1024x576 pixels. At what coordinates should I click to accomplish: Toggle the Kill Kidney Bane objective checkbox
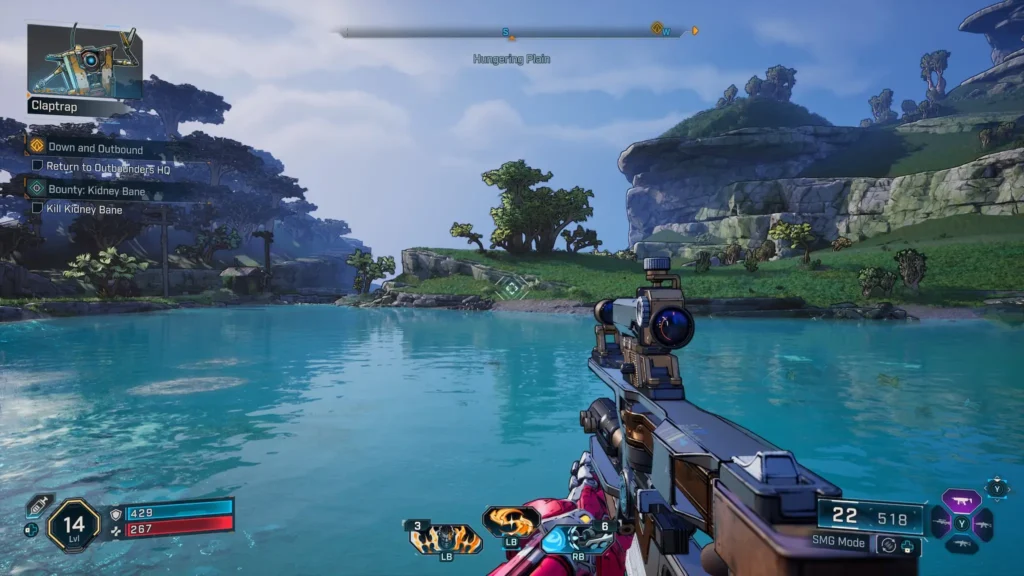37,208
